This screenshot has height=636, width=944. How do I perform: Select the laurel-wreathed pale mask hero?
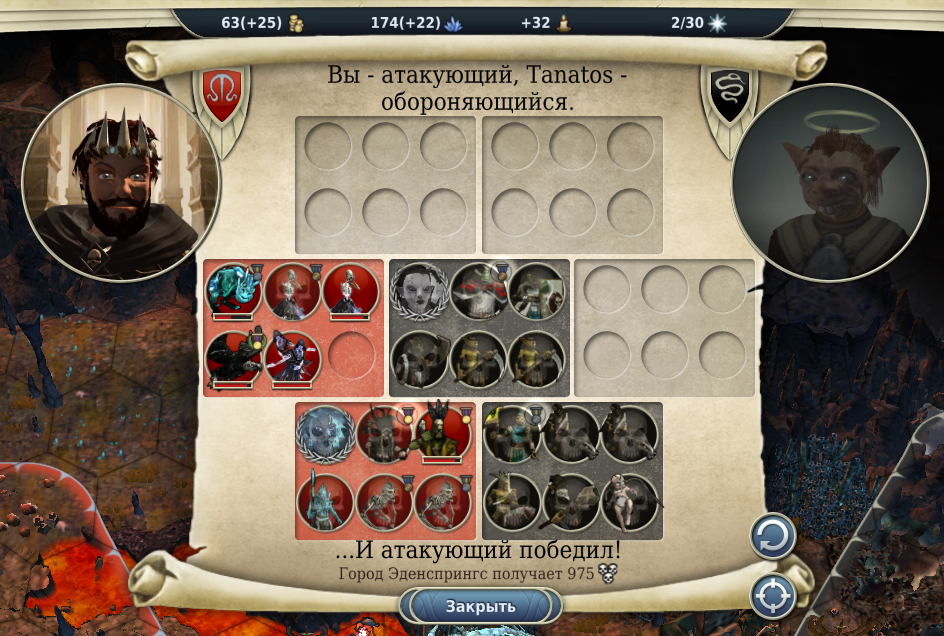click(x=418, y=289)
